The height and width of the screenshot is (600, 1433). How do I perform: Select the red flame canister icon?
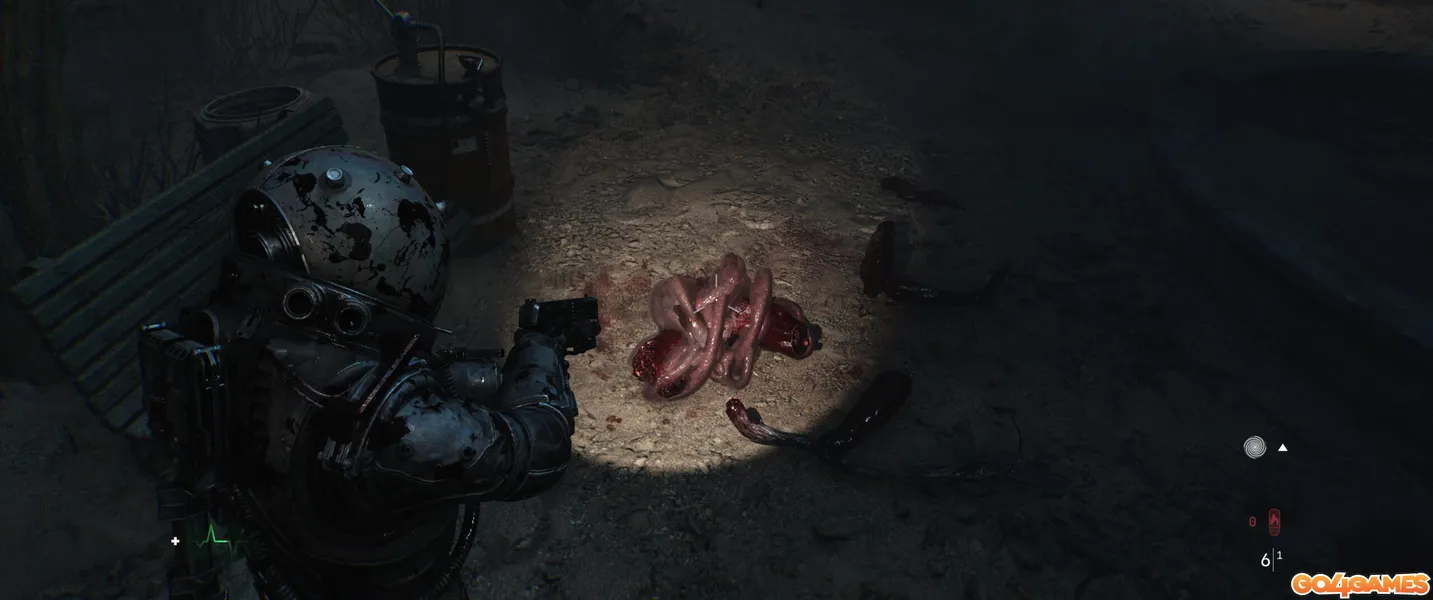(1274, 521)
